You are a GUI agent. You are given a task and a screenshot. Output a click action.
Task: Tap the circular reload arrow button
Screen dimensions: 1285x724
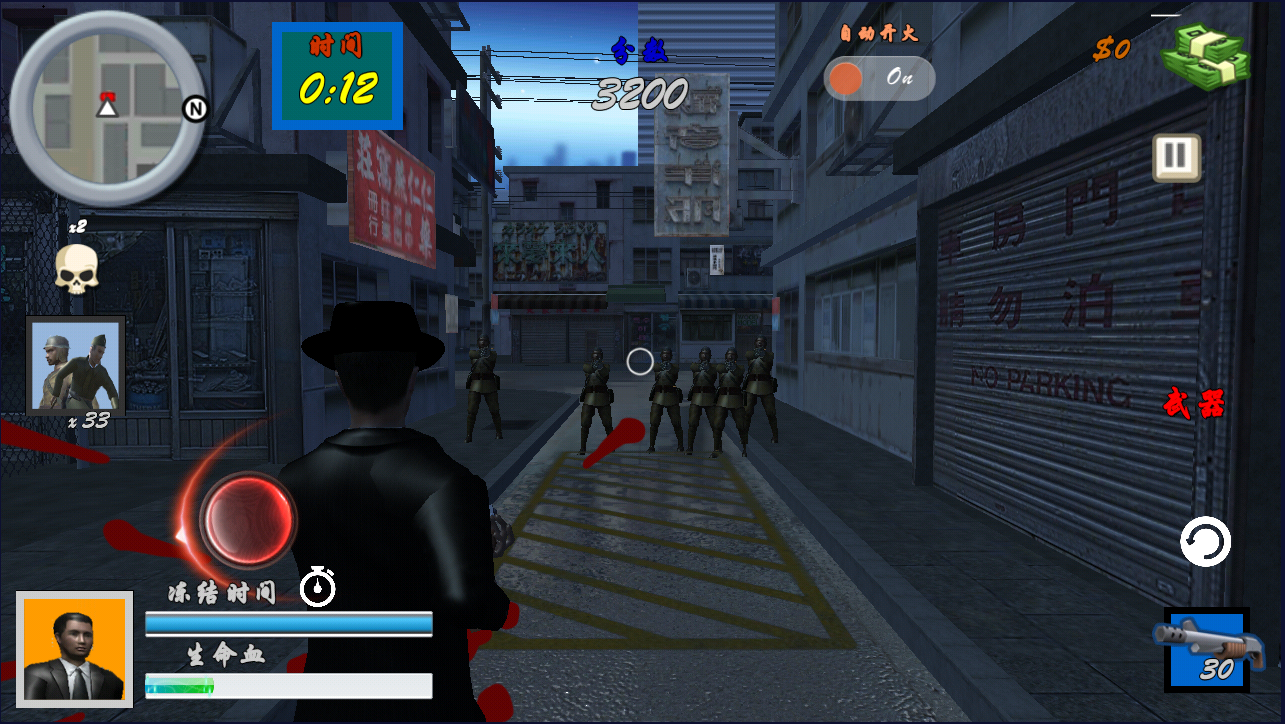(1204, 542)
